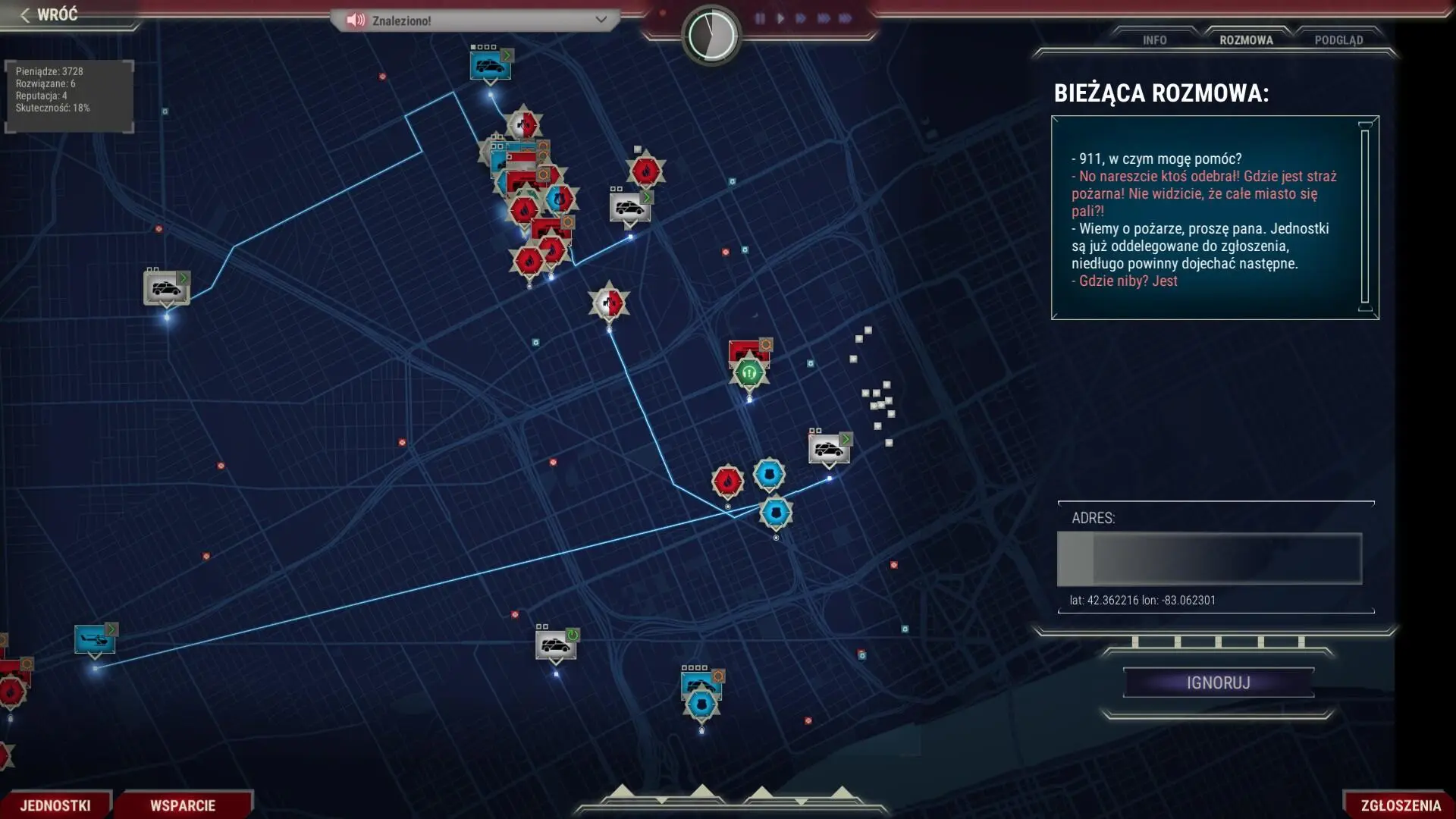Click the blue police incident marker near downtown
The height and width of the screenshot is (819, 1456).
[x=768, y=473]
